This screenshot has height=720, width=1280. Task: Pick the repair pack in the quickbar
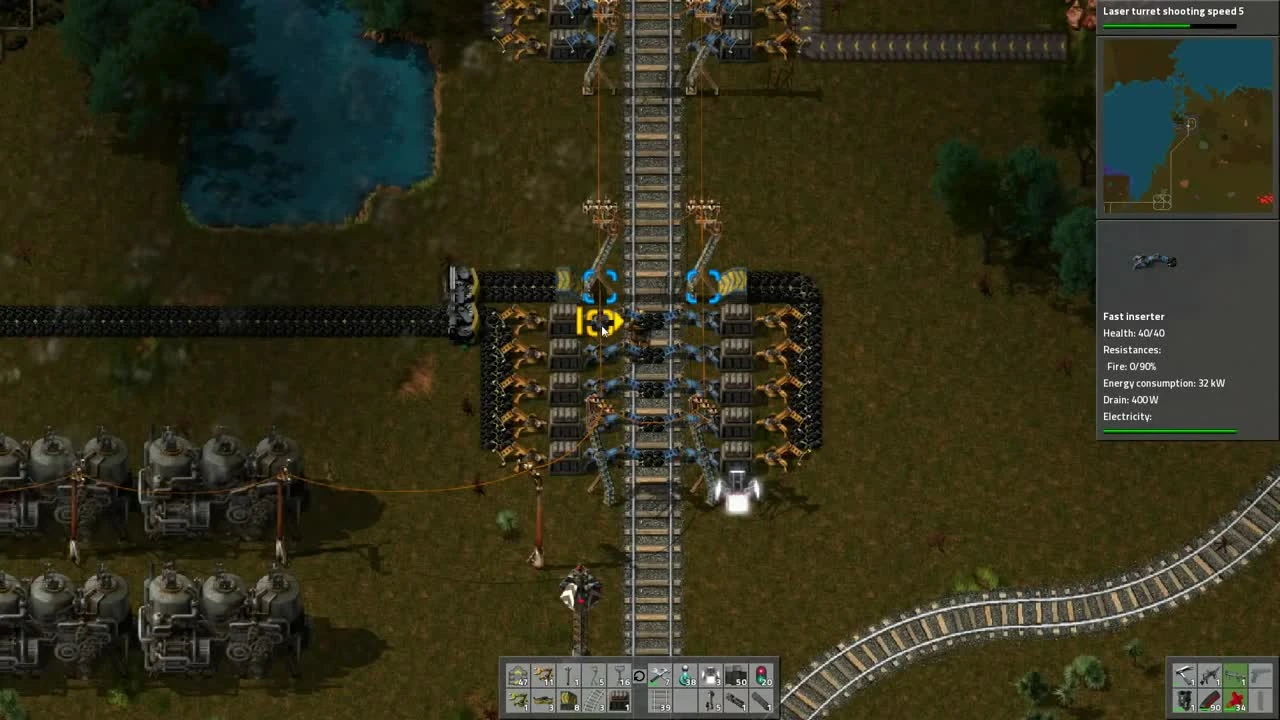click(659, 677)
